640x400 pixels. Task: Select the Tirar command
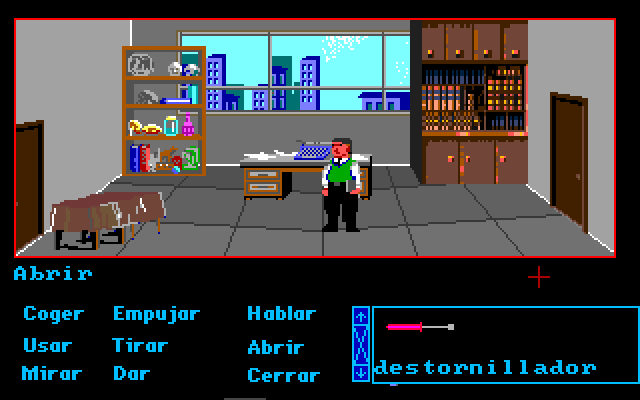pyautogui.click(x=140, y=346)
